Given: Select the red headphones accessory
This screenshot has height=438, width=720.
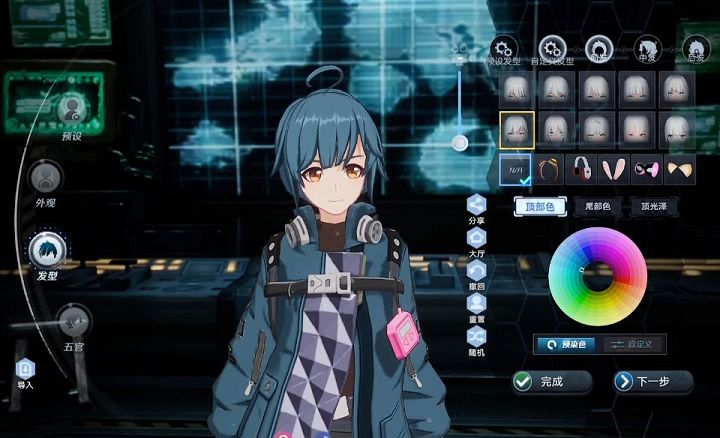Looking at the screenshot, I should point(582,168).
